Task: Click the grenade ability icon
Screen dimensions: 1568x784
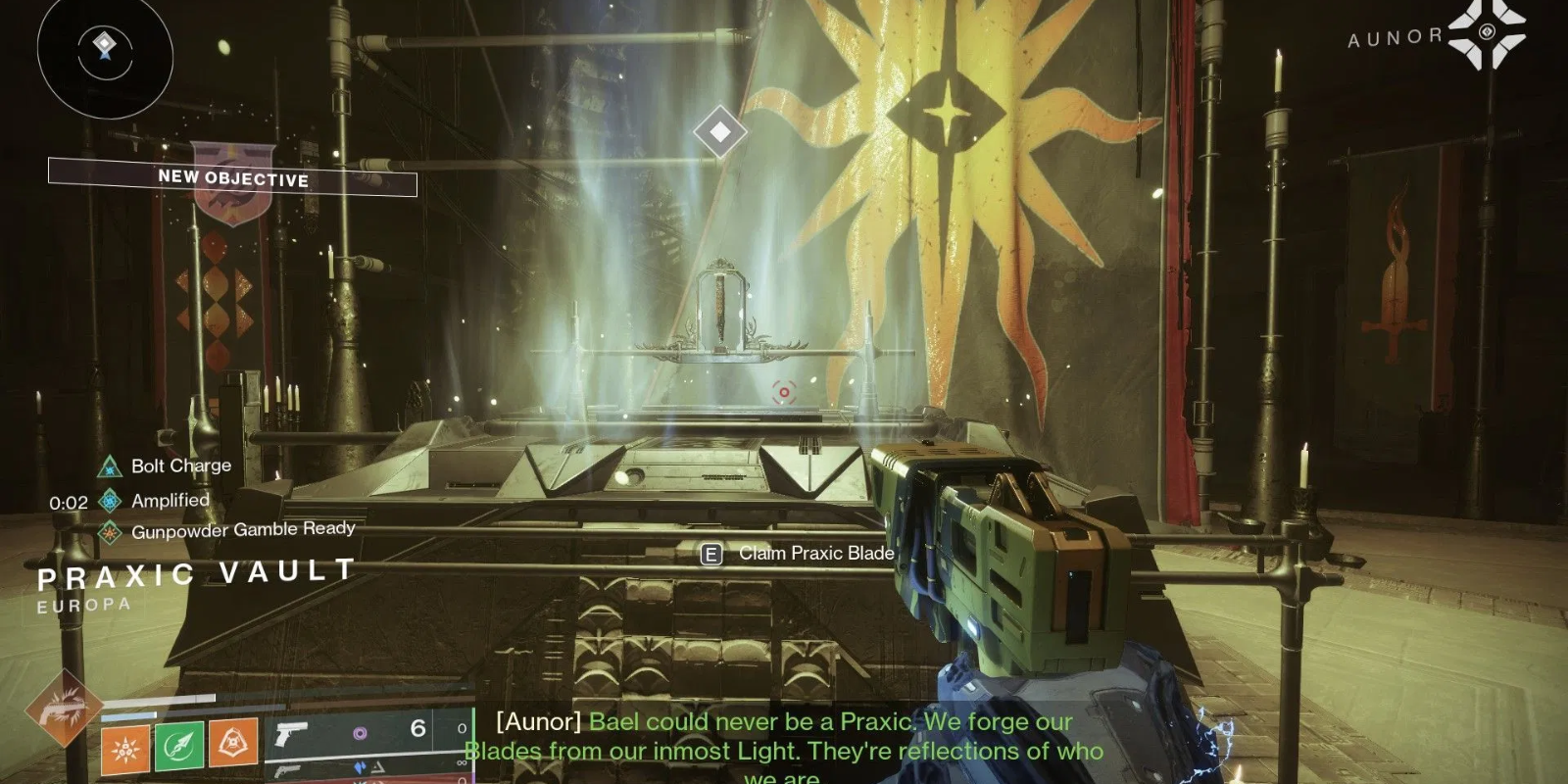Action: (x=125, y=749)
